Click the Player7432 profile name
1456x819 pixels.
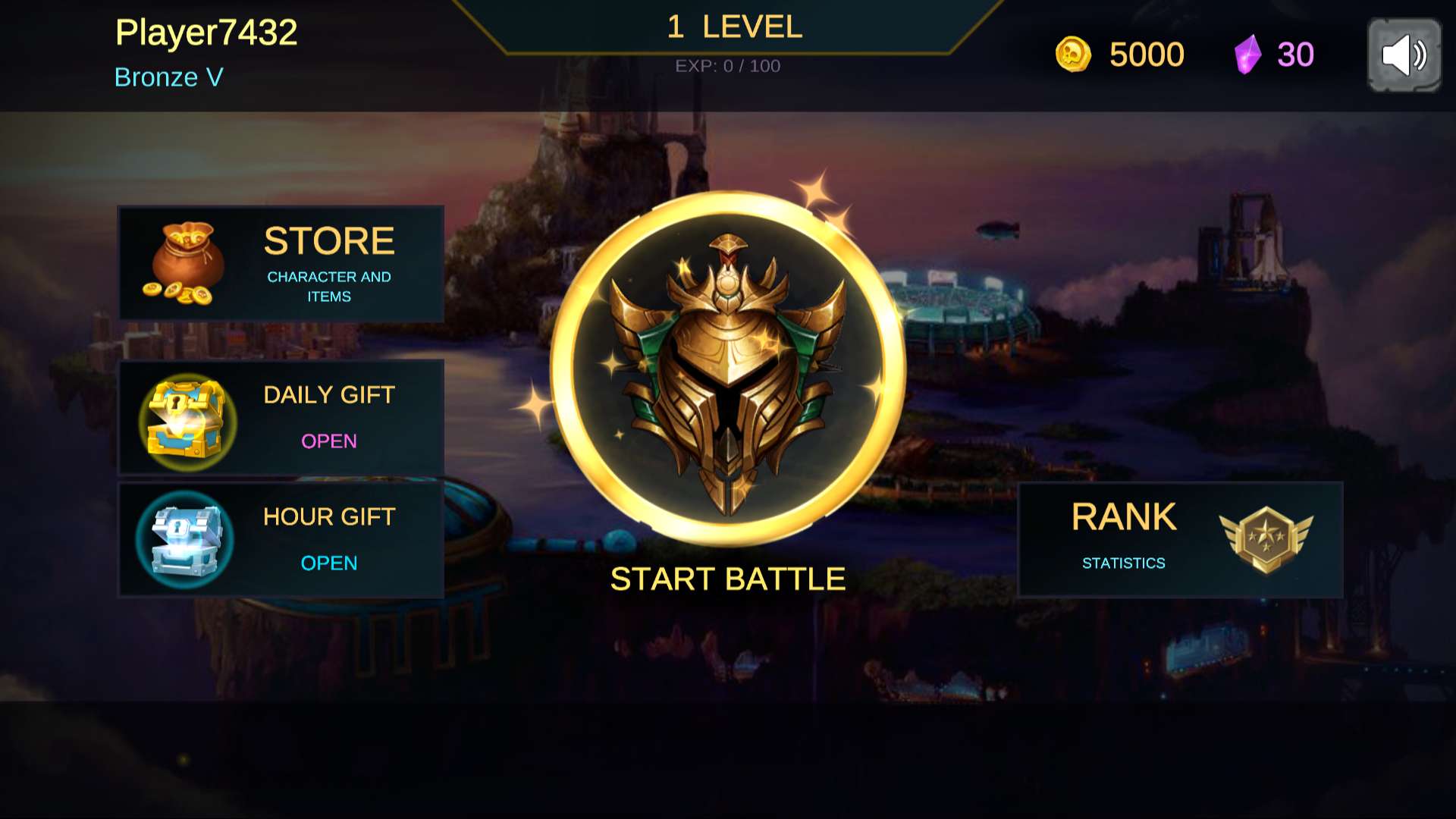tap(206, 33)
